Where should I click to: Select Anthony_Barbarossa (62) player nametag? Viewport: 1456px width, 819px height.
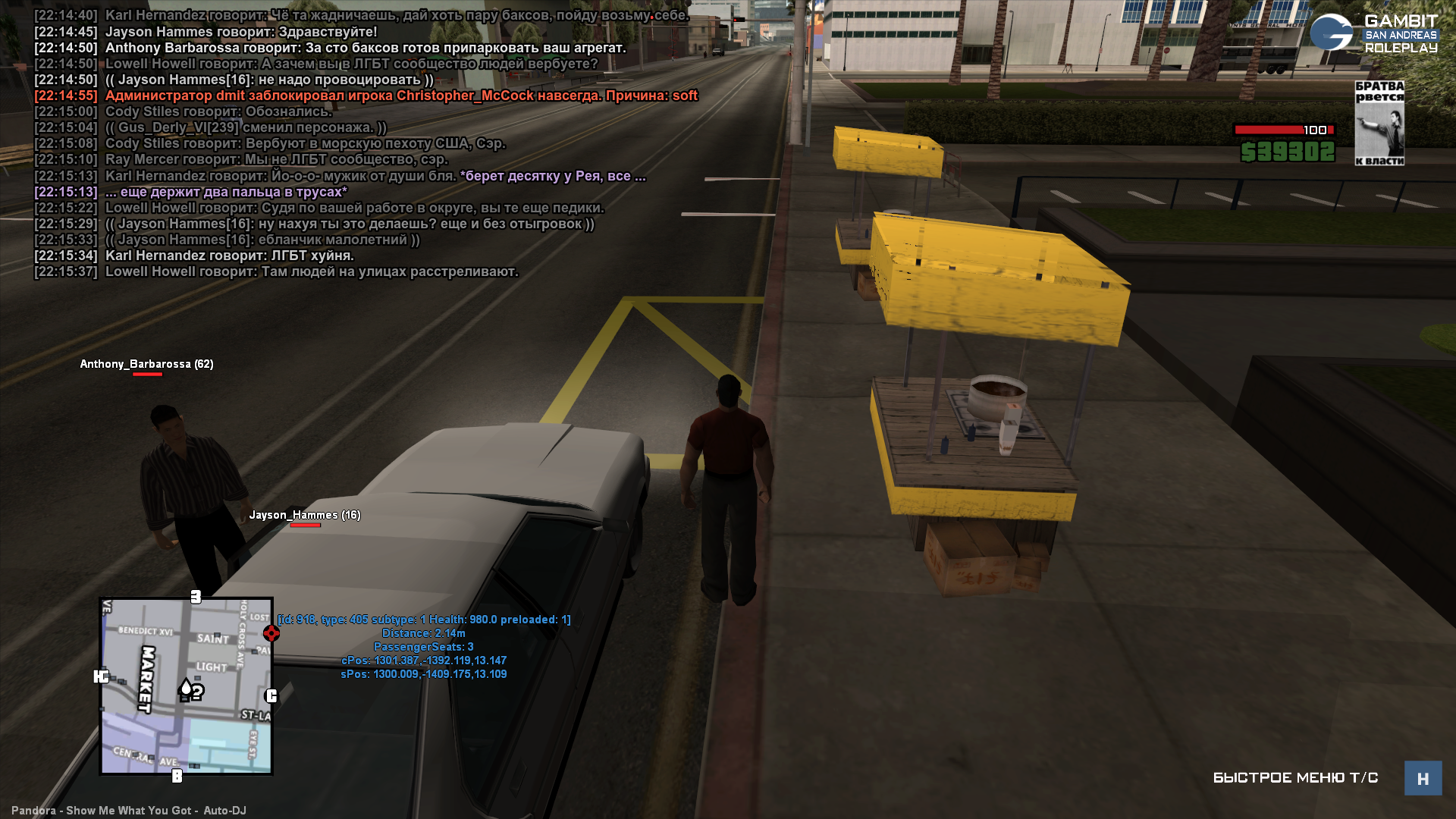point(146,364)
